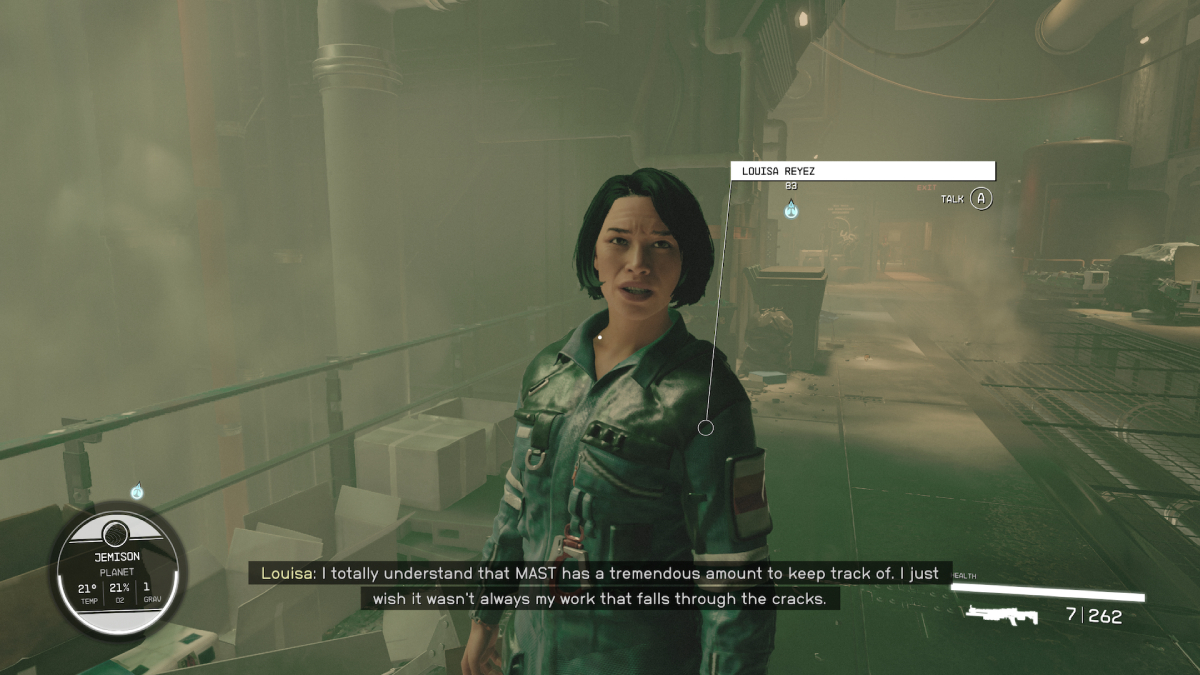Click the equipped rifle weapon icon

(x=1002, y=614)
